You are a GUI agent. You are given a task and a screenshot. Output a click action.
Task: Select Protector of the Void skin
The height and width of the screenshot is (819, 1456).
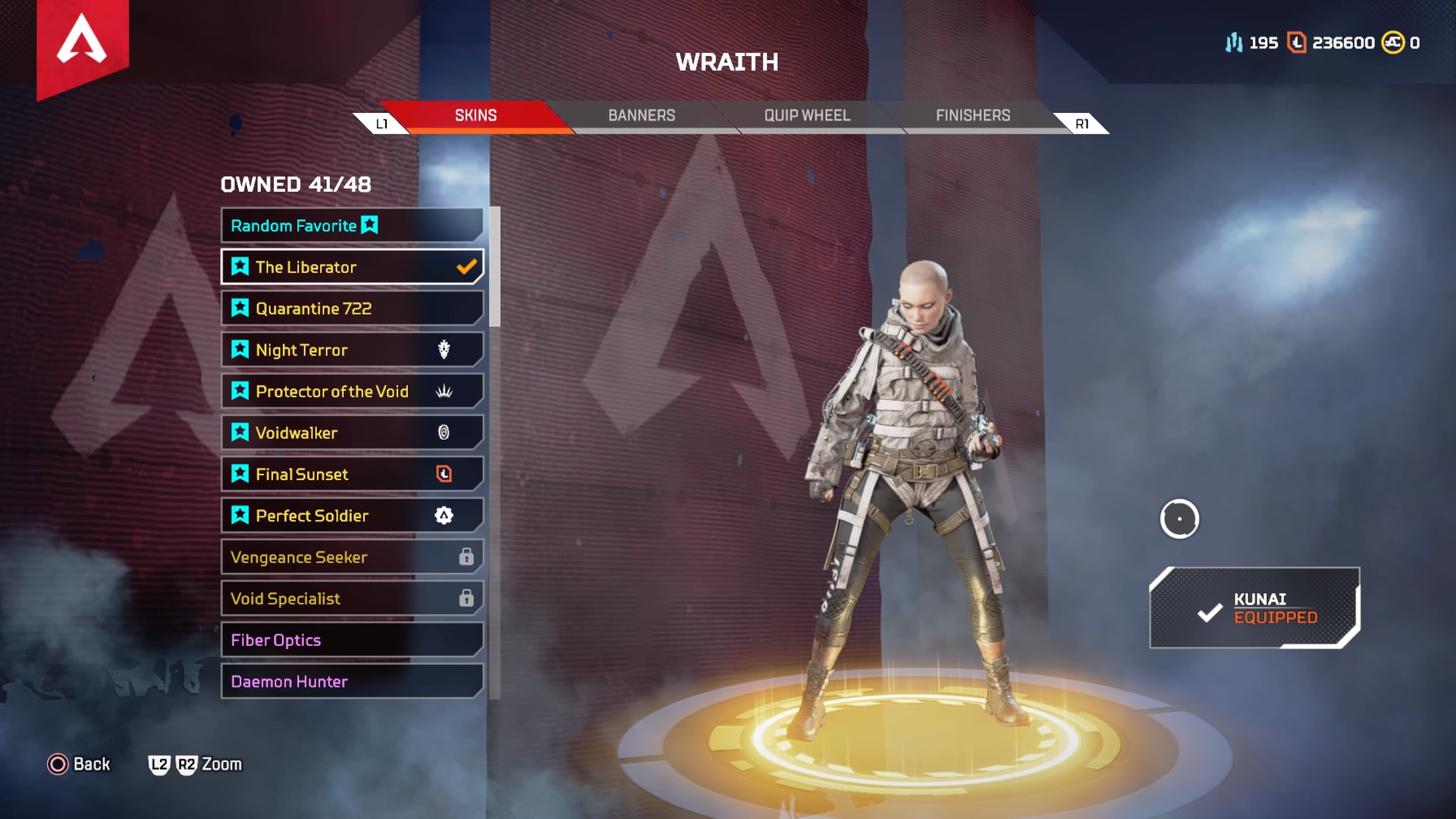tap(351, 391)
